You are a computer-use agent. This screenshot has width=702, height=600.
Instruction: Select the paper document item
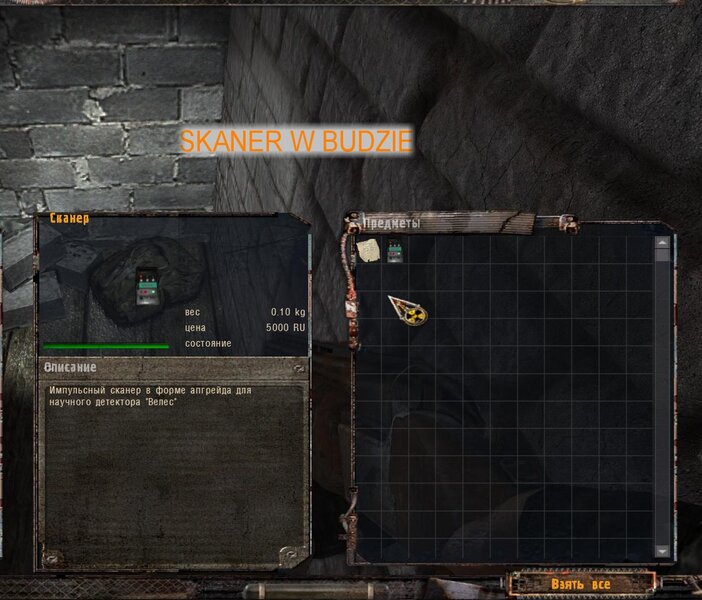pyautogui.click(x=368, y=249)
